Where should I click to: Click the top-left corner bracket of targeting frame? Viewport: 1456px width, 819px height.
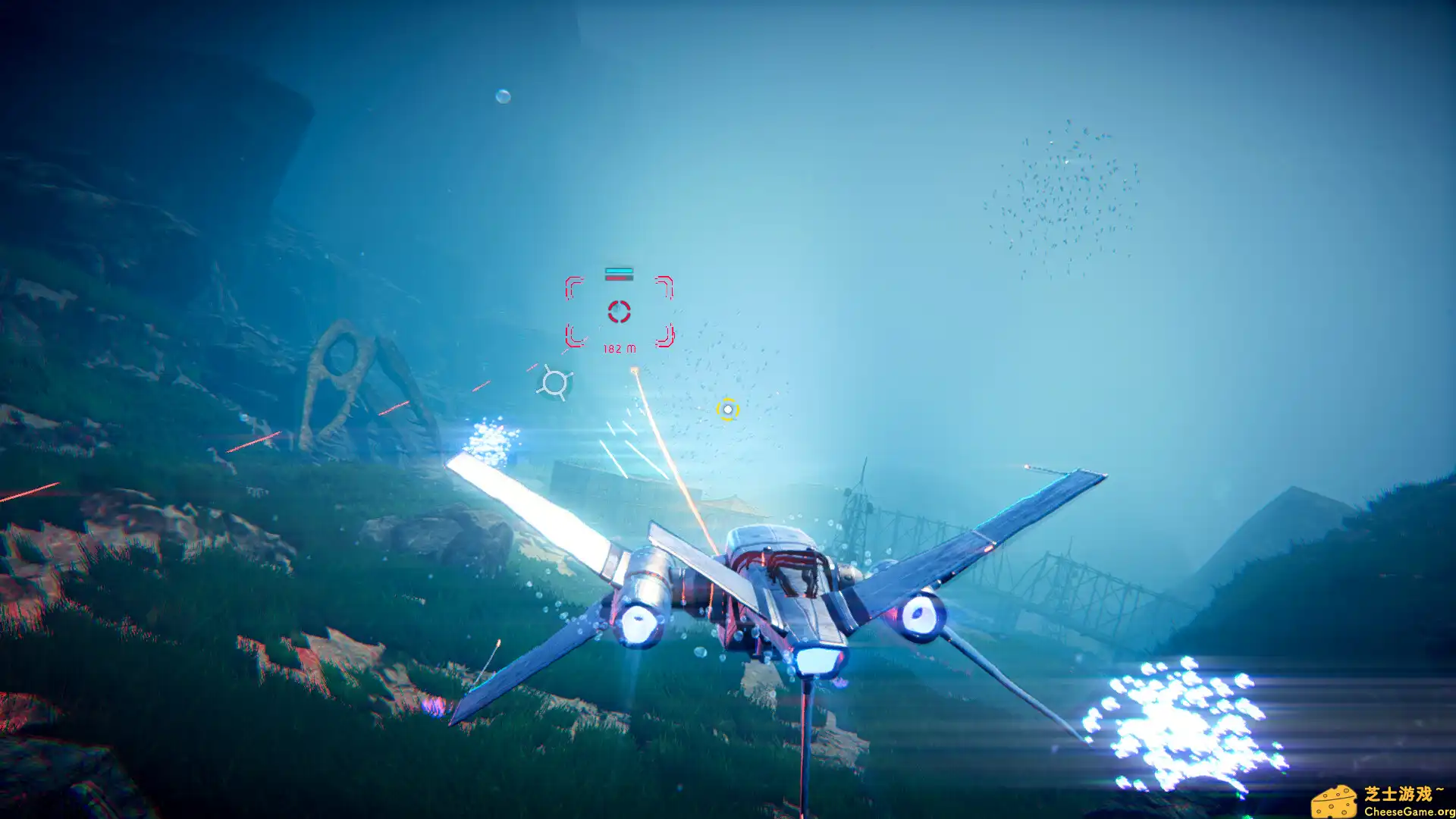tap(573, 286)
